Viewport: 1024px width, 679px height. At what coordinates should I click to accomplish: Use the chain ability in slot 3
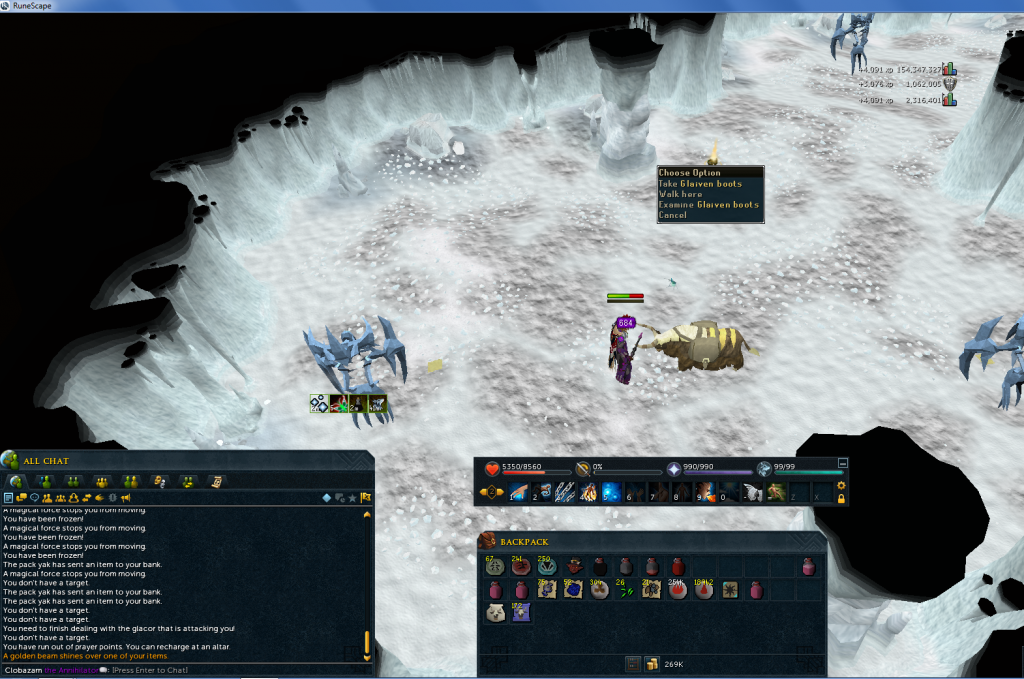566,491
